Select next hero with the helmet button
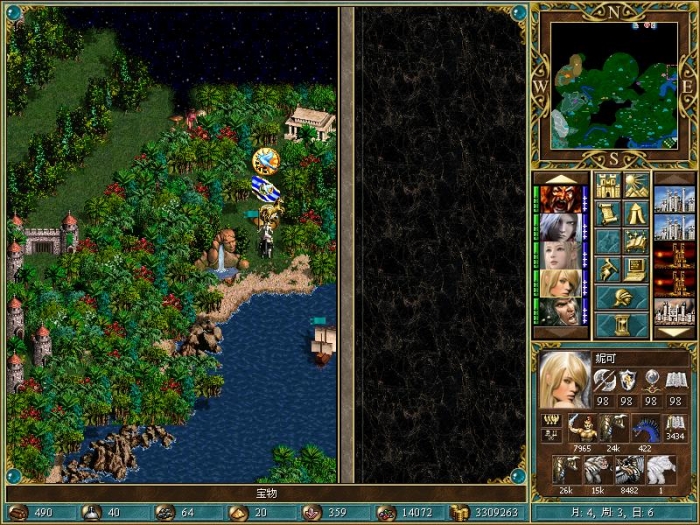 [x=621, y=297]
